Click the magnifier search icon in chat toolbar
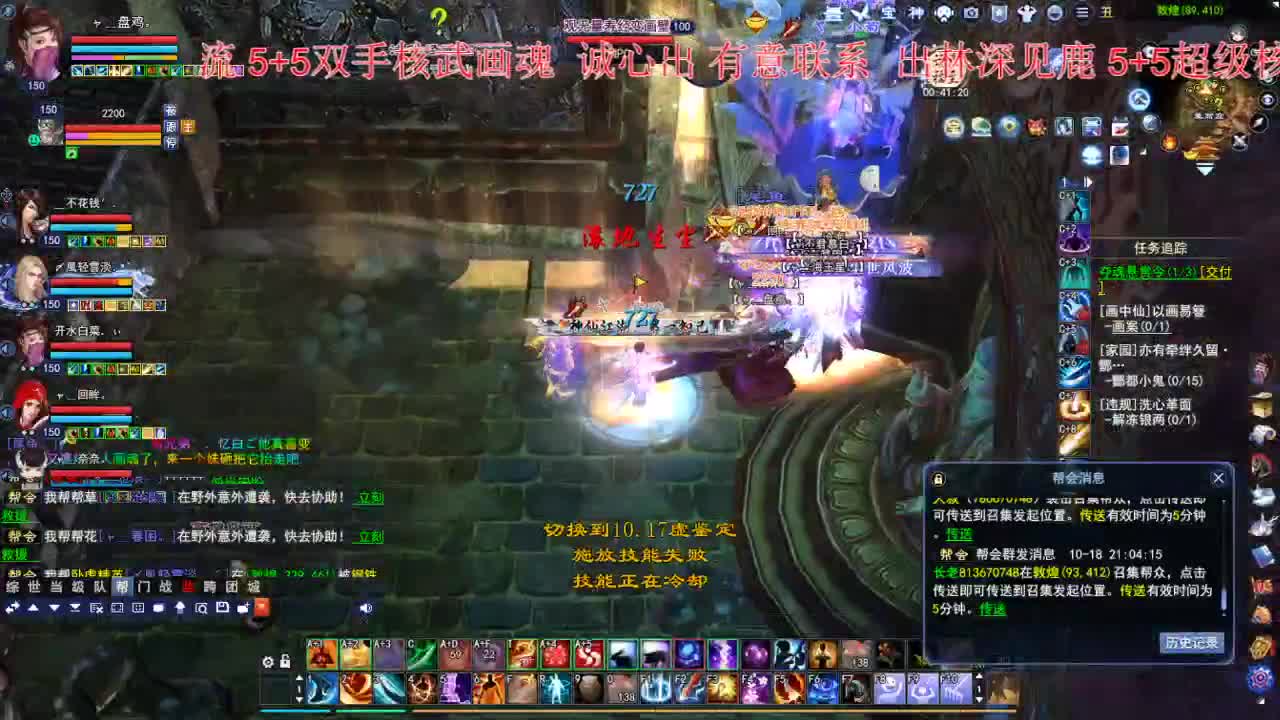 (x=201, y=606)
